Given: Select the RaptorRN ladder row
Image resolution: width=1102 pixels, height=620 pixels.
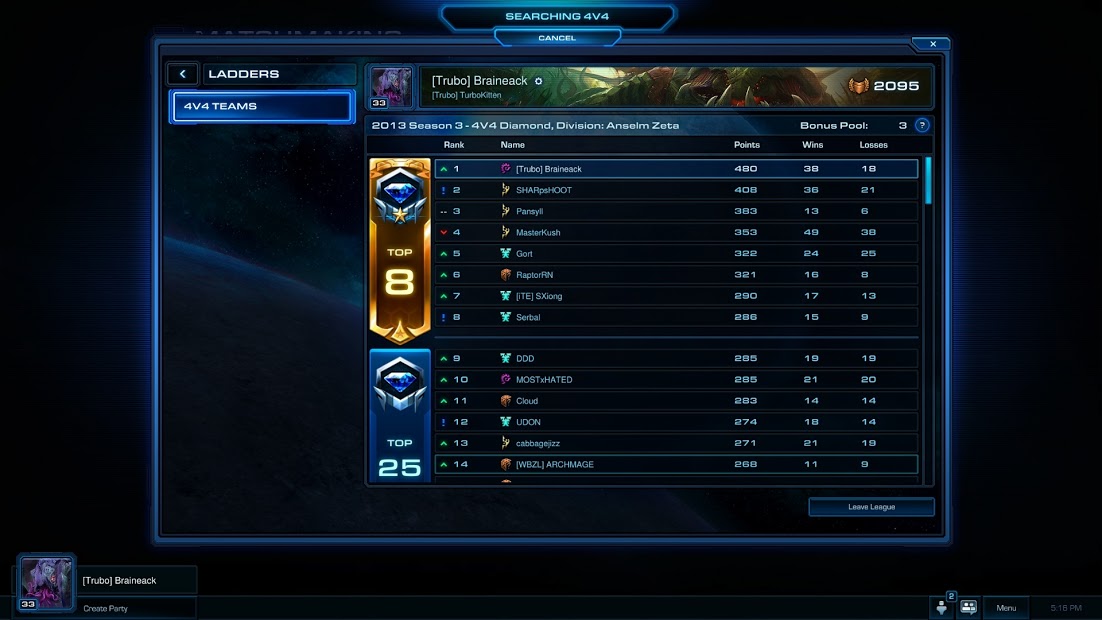Looking at the screenshot, I should (x=676, y=275).
